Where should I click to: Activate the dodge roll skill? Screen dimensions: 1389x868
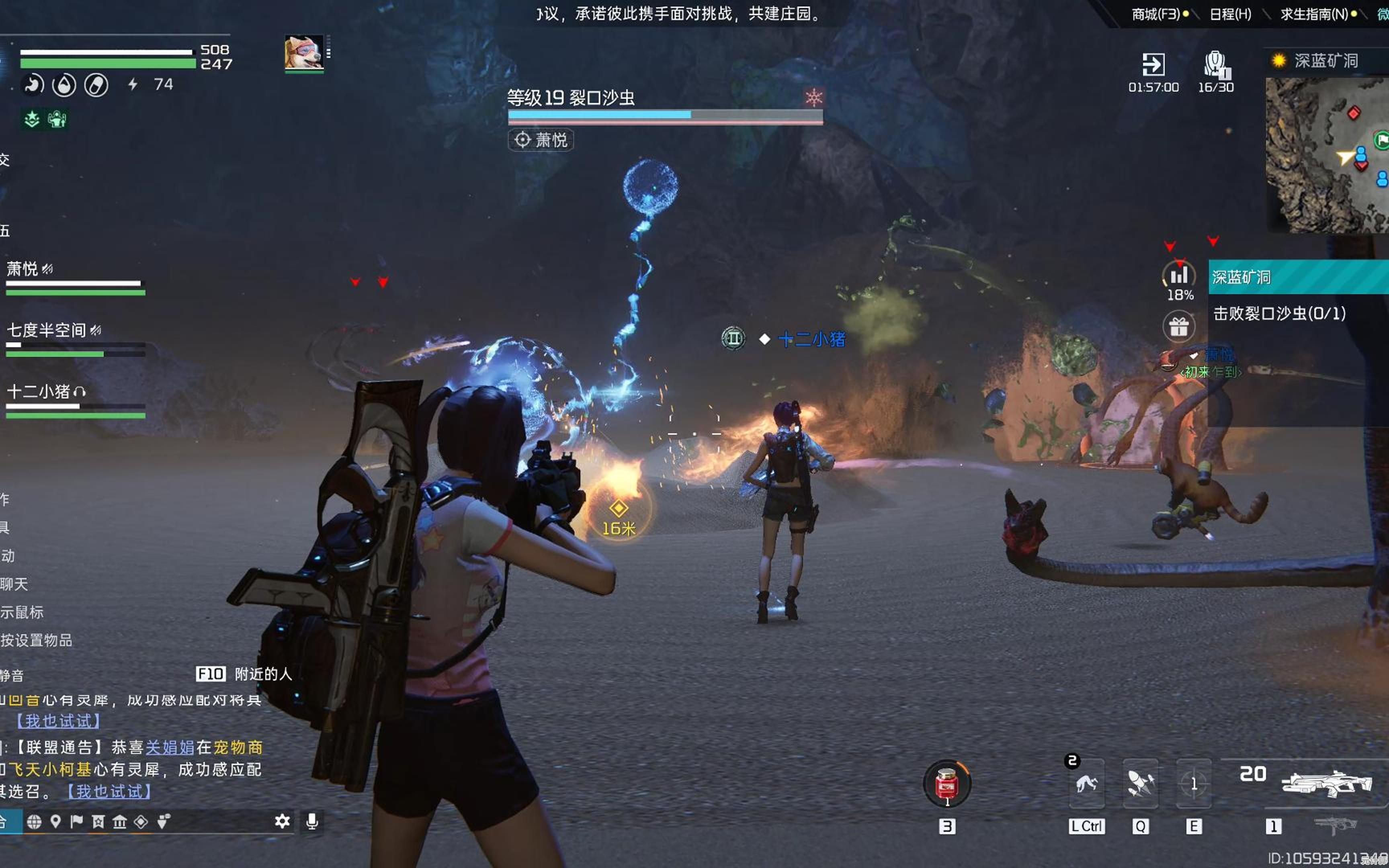tap(1086, 784)
